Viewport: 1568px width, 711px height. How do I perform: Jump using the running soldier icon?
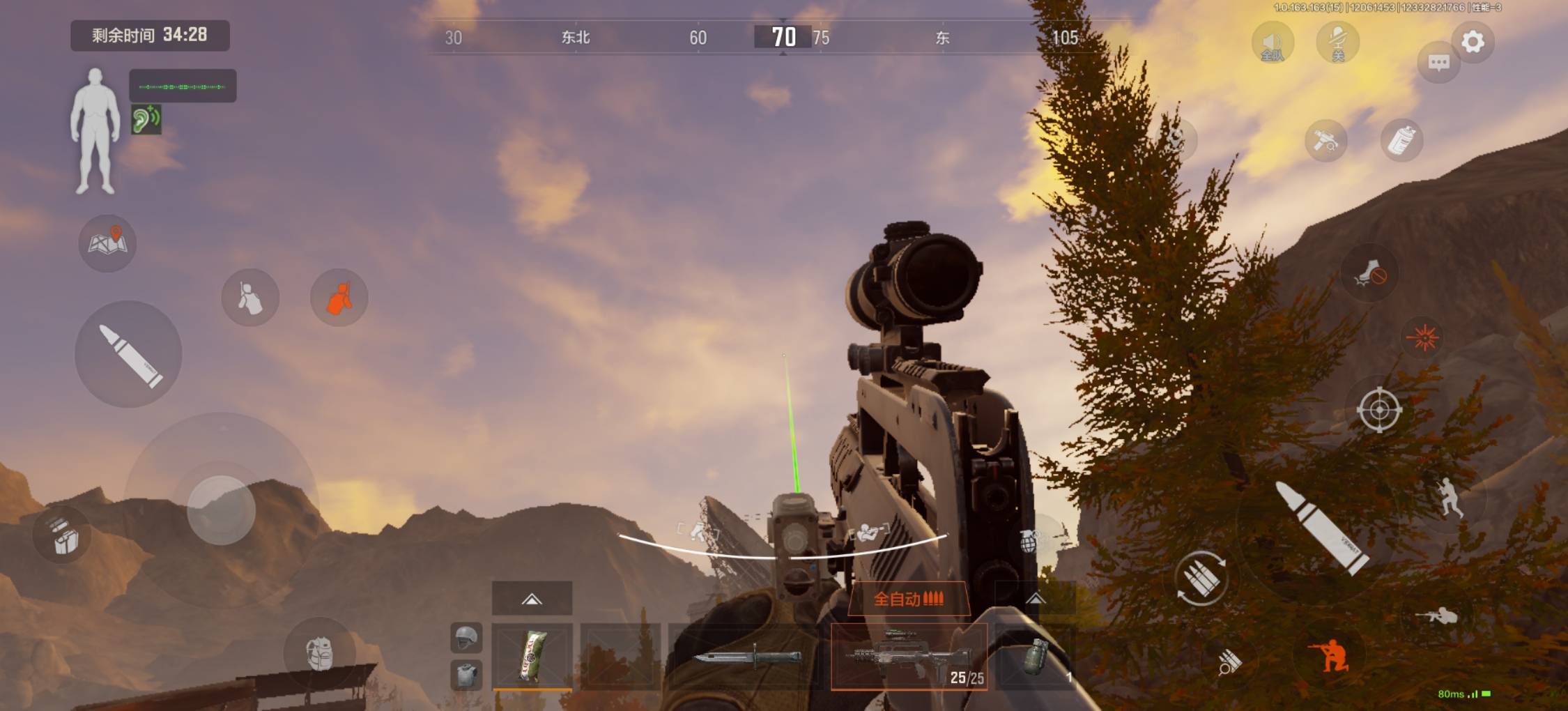(x=1450, y=497)
